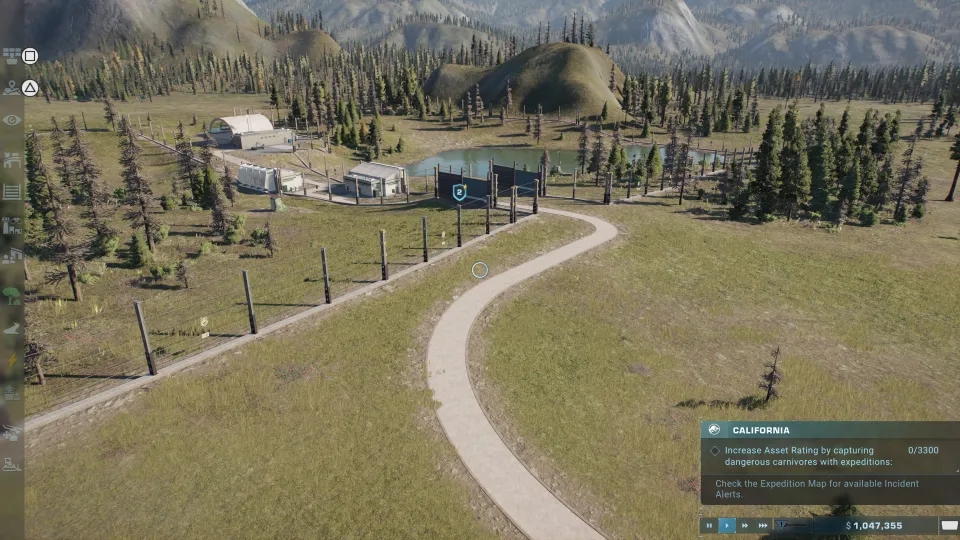Select the blue shield gate marker
960x540 pixels.
click(459, 192)
